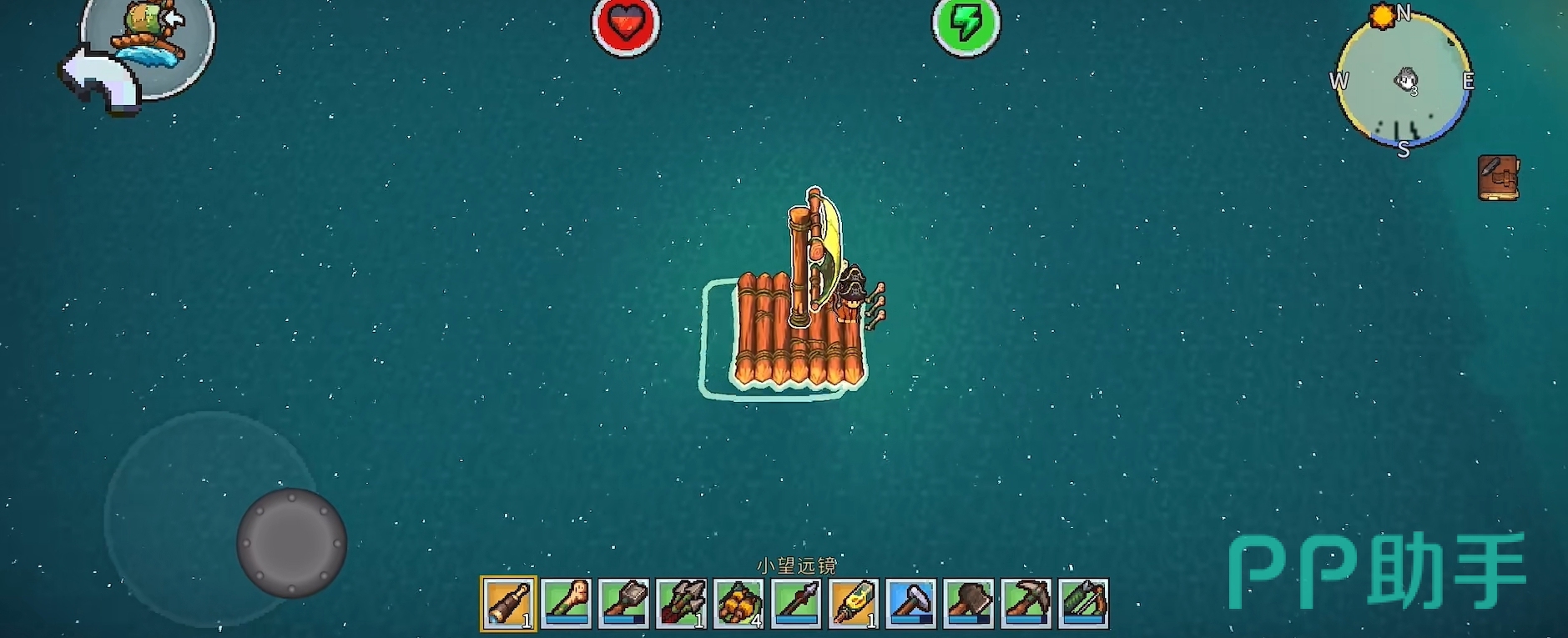Select the bundle of stone arrows
Viewport: 1568px width, 638px height.
[681, 603]
